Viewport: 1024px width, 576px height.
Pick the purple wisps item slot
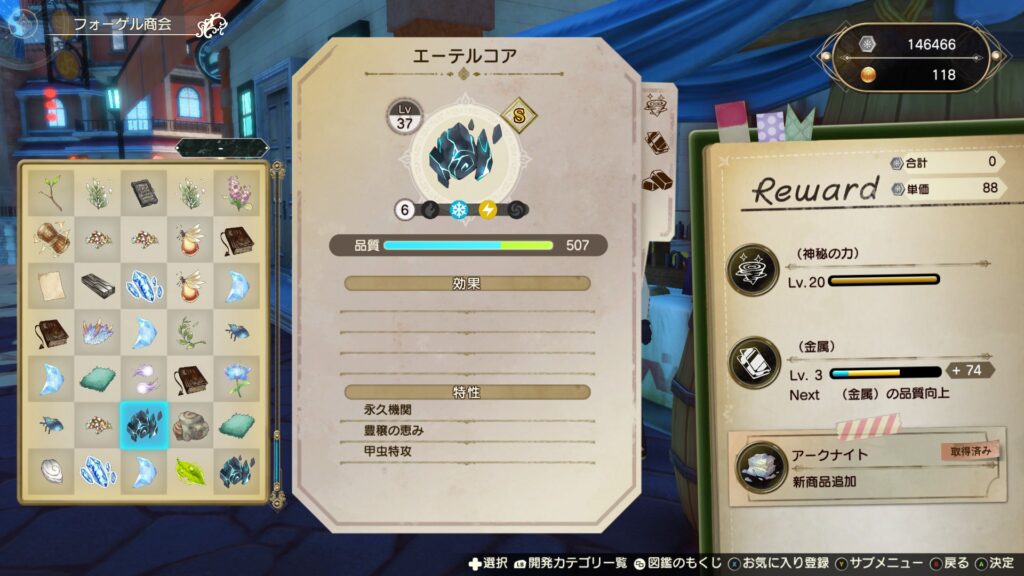[x=144, y=379]
